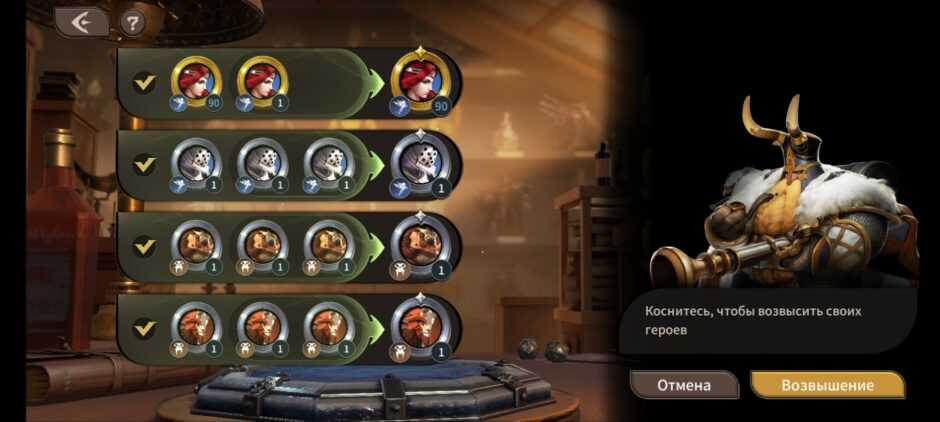Cancel with the Отмена button
Image resolution: width=940 pixels, height=422 pixels.
[684, 385]
